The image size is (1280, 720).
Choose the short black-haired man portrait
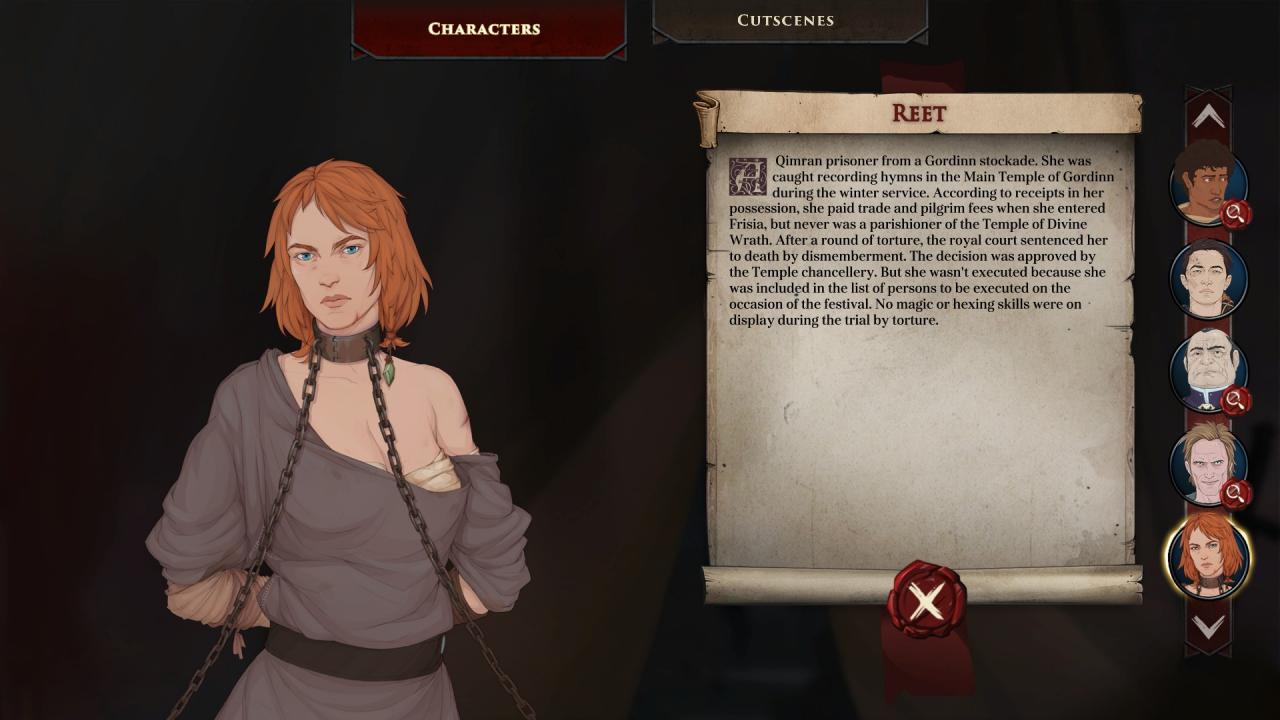click(x=1208, y=277)
